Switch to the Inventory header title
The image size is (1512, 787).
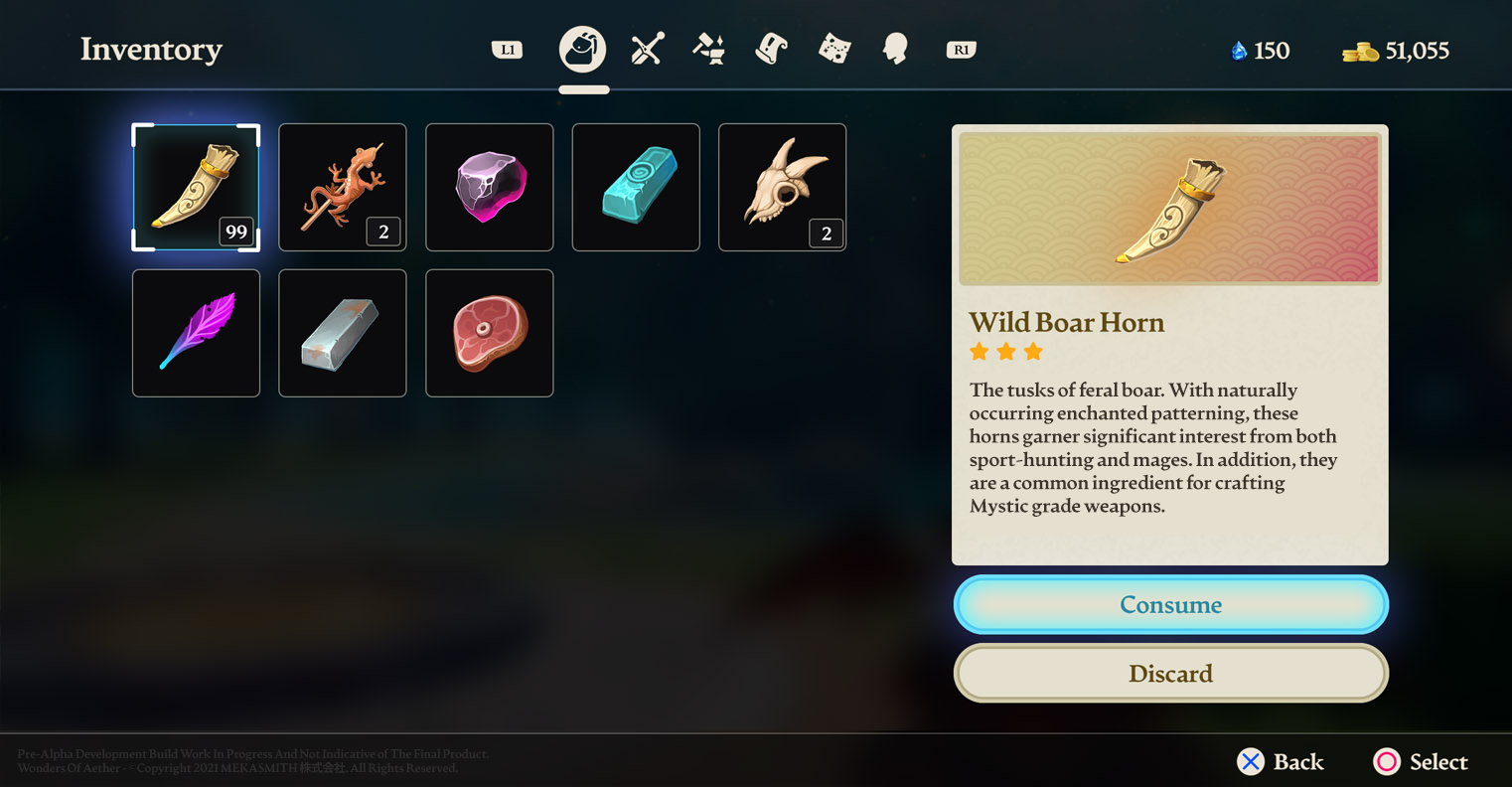[151, 50]
